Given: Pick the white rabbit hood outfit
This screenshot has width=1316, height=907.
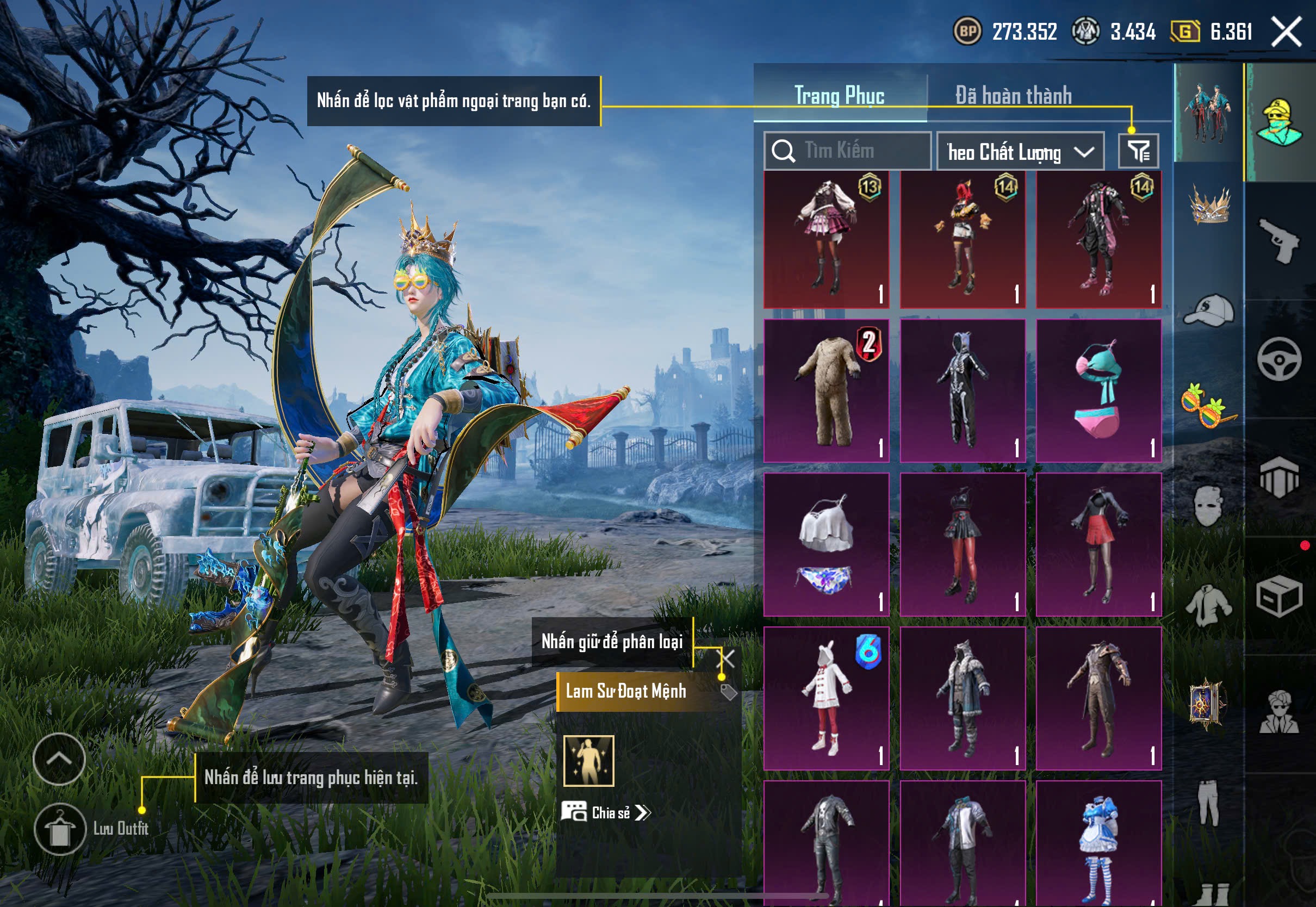Looking at the screenshot, I should point(826,698).
